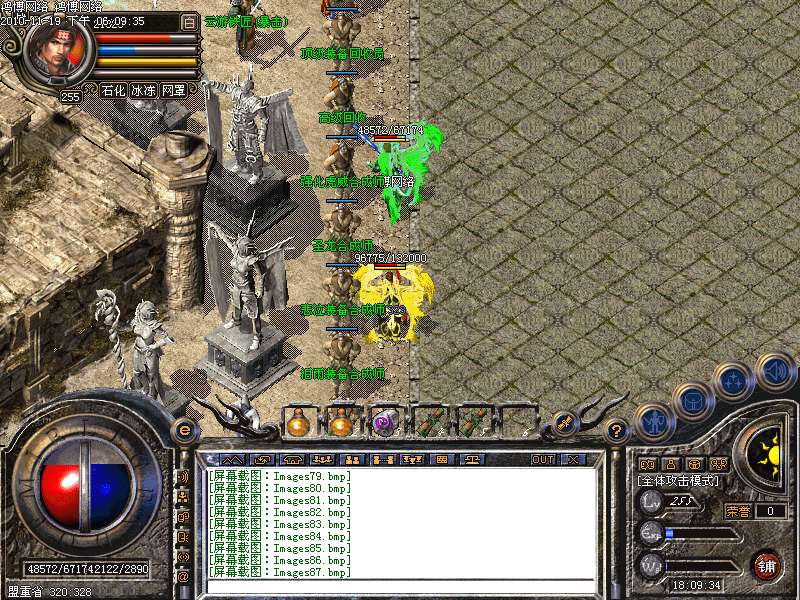Click the 荣誉 honor label
This screenshot has height=600, width=800.
(x=738, y=511)
